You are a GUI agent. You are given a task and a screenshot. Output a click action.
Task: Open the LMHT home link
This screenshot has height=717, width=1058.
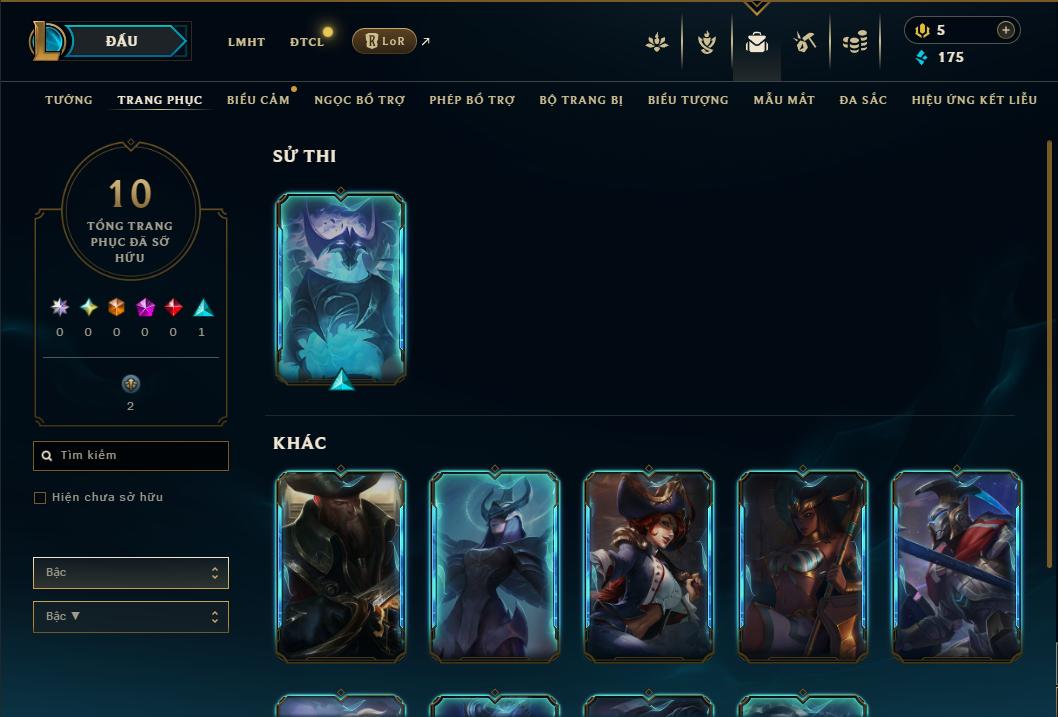click(x=246, y=42)
